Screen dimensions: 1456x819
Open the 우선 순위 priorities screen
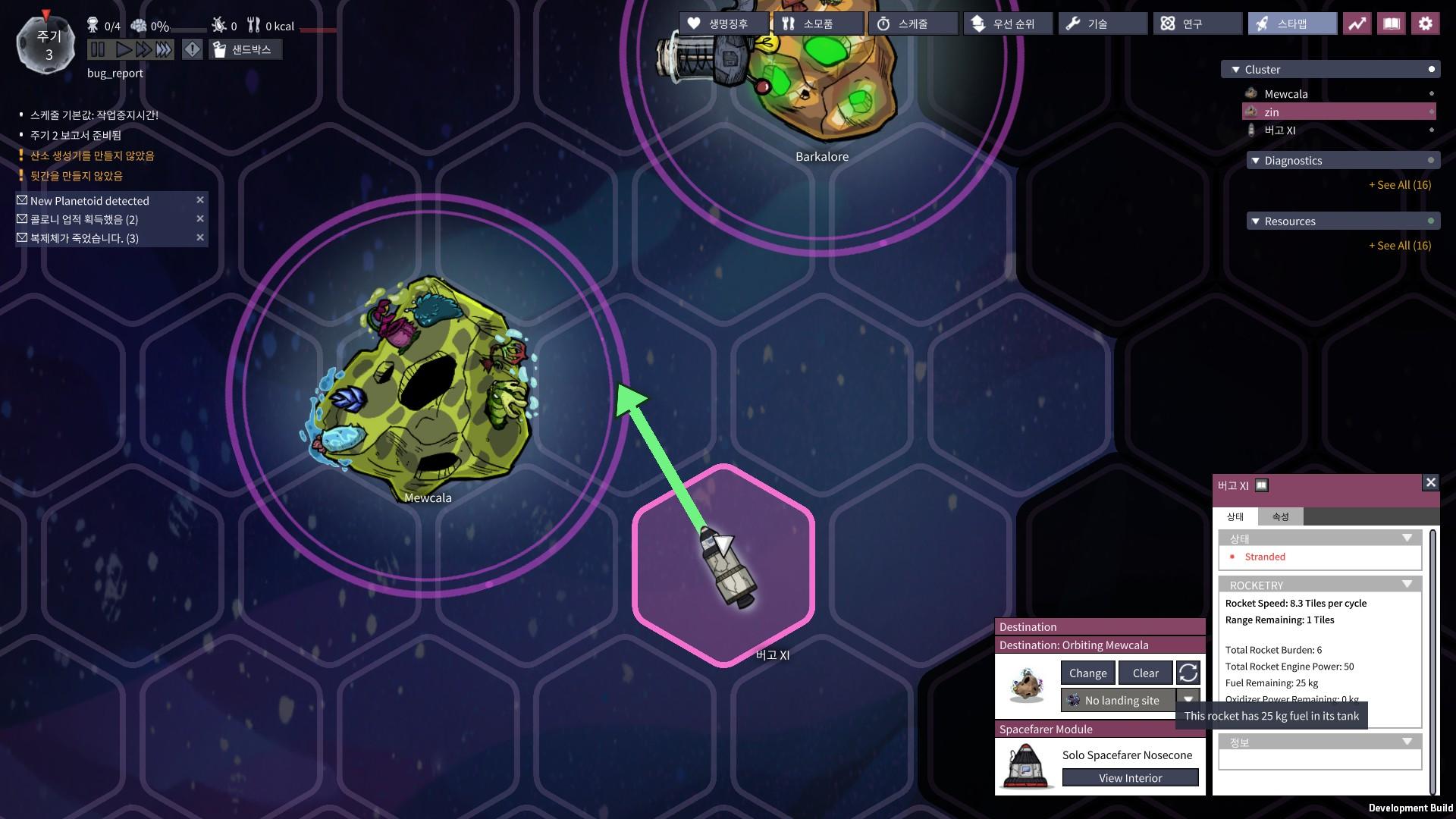[1006, 24]
